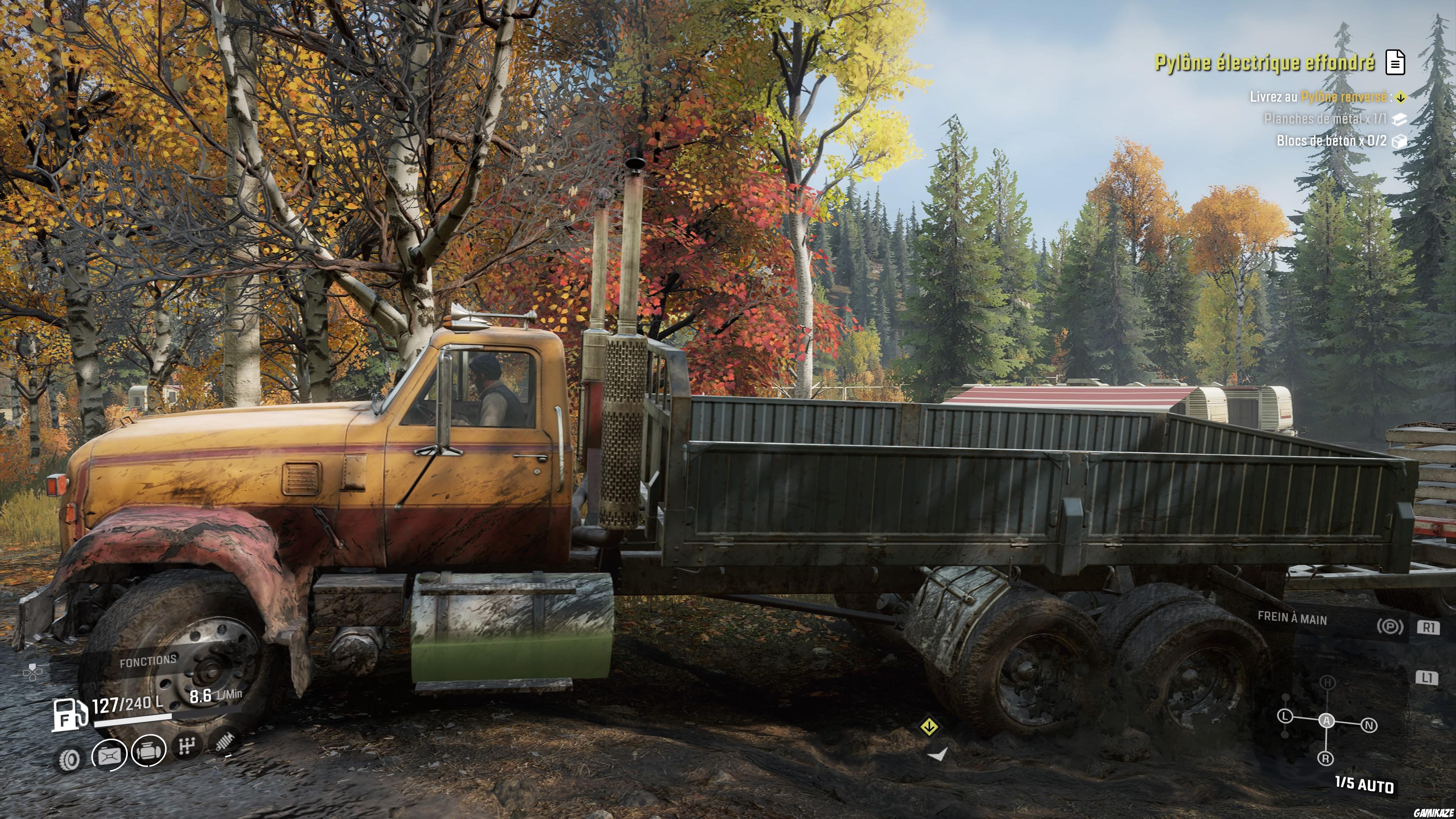Select the engine status icon

point(149,751)
